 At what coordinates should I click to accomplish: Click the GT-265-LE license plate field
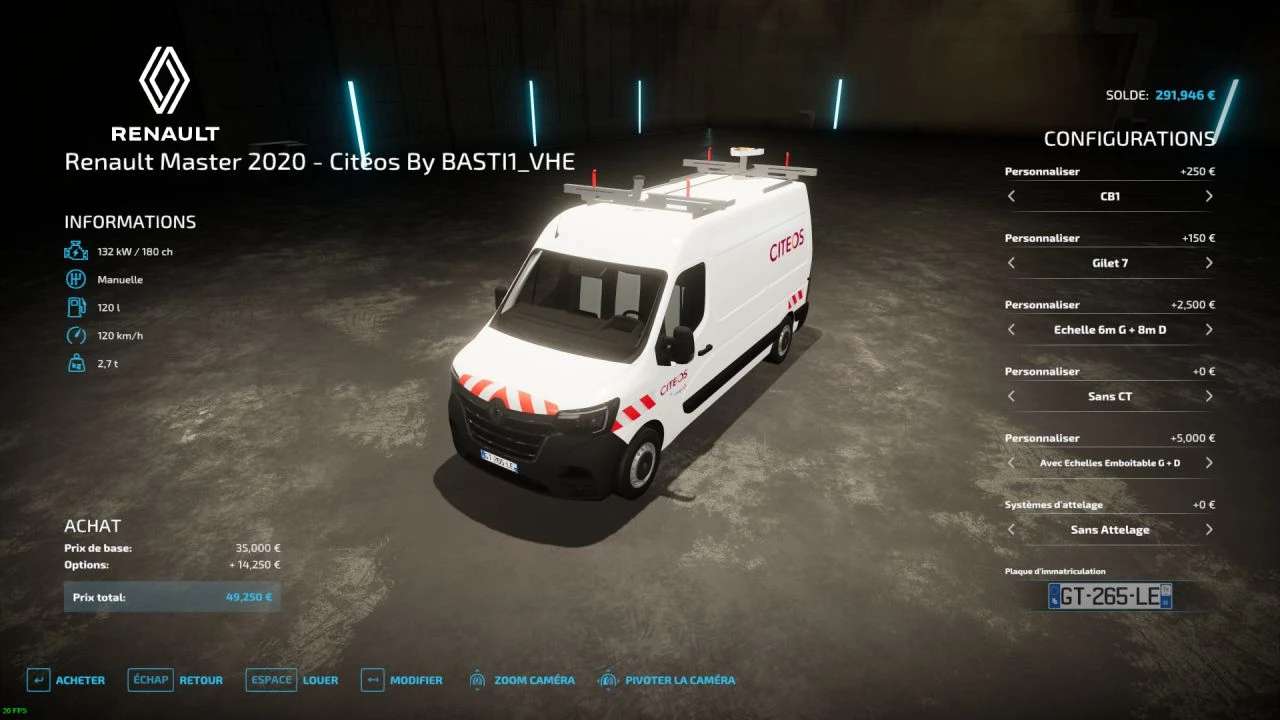point(1110,595)
